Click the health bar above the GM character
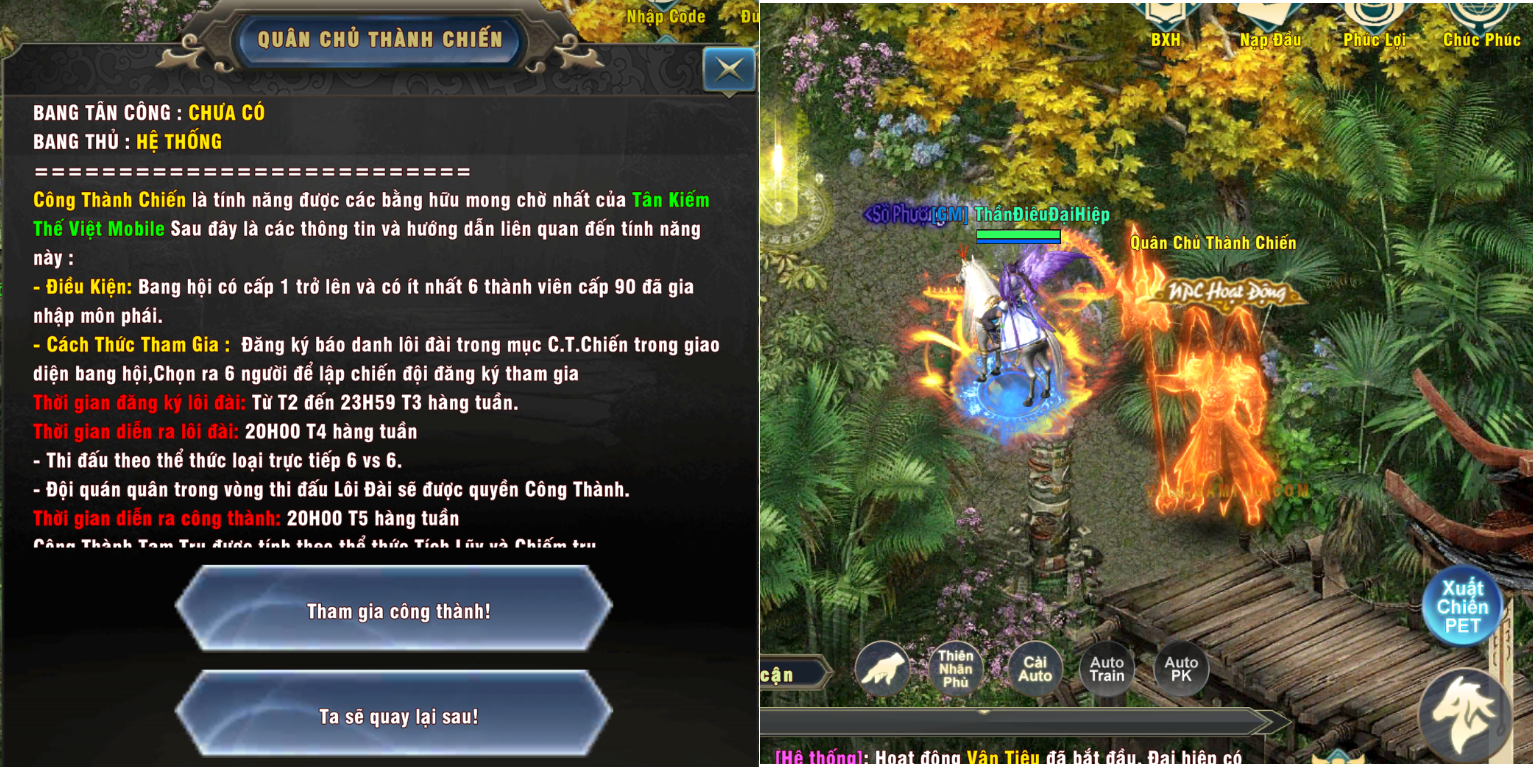Image resolution: width=1535 pixels, height=767 pixels. (1019, 236)
